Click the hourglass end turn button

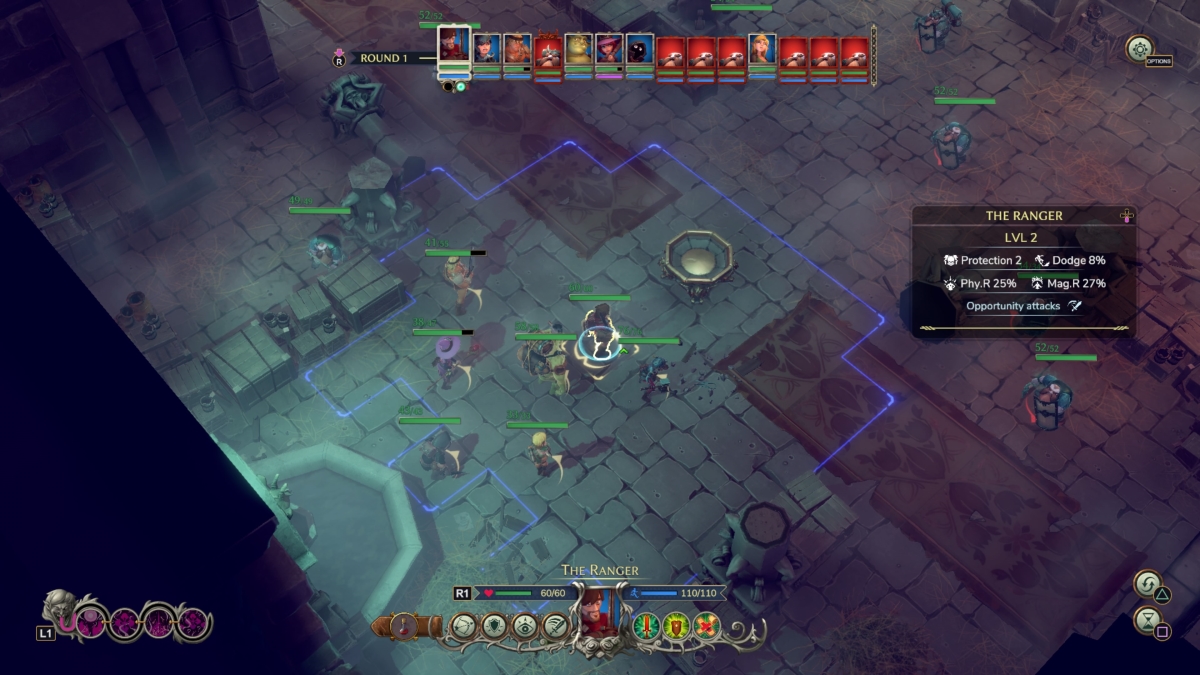[x=1147, y=620]
